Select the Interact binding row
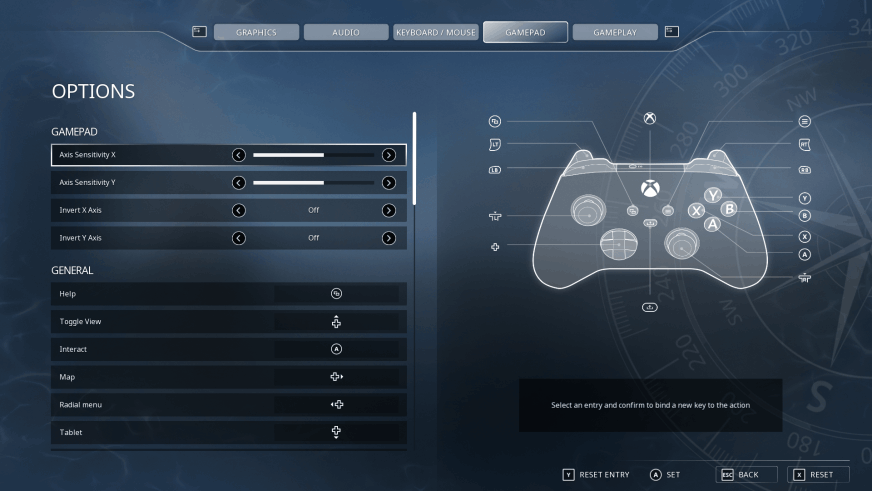This screenshot has height=491, width=872. tap(229, 349)
